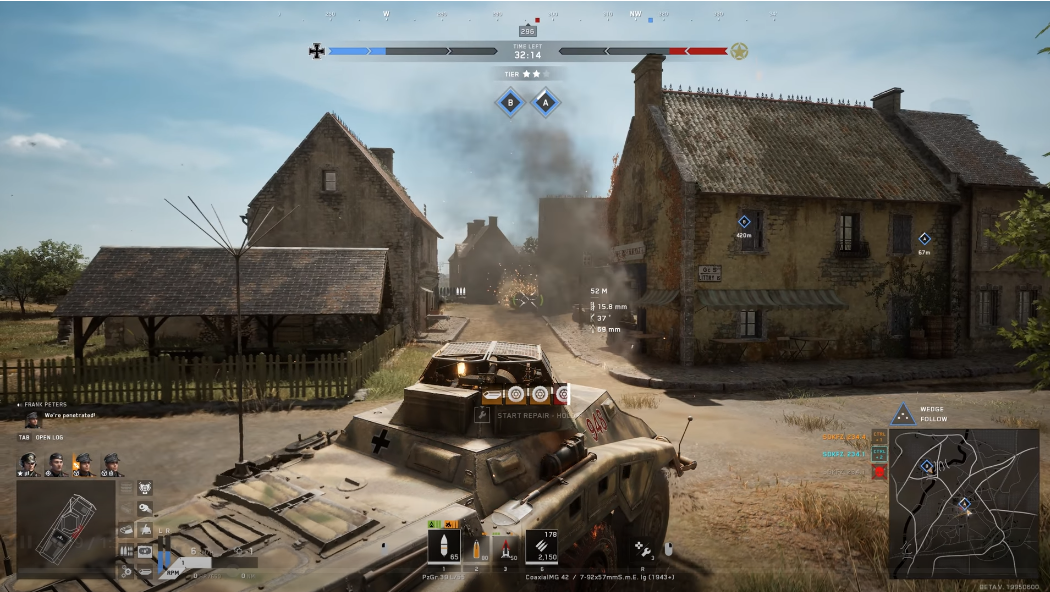Click the engine module status icon
1050x592 pixels.
click(x=144, y=487)
